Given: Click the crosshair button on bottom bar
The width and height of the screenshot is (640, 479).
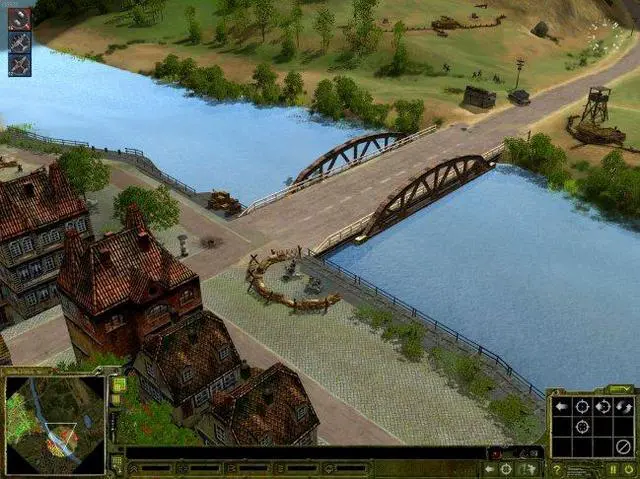Looking at the screenshot, I should [x=507, y=468].
